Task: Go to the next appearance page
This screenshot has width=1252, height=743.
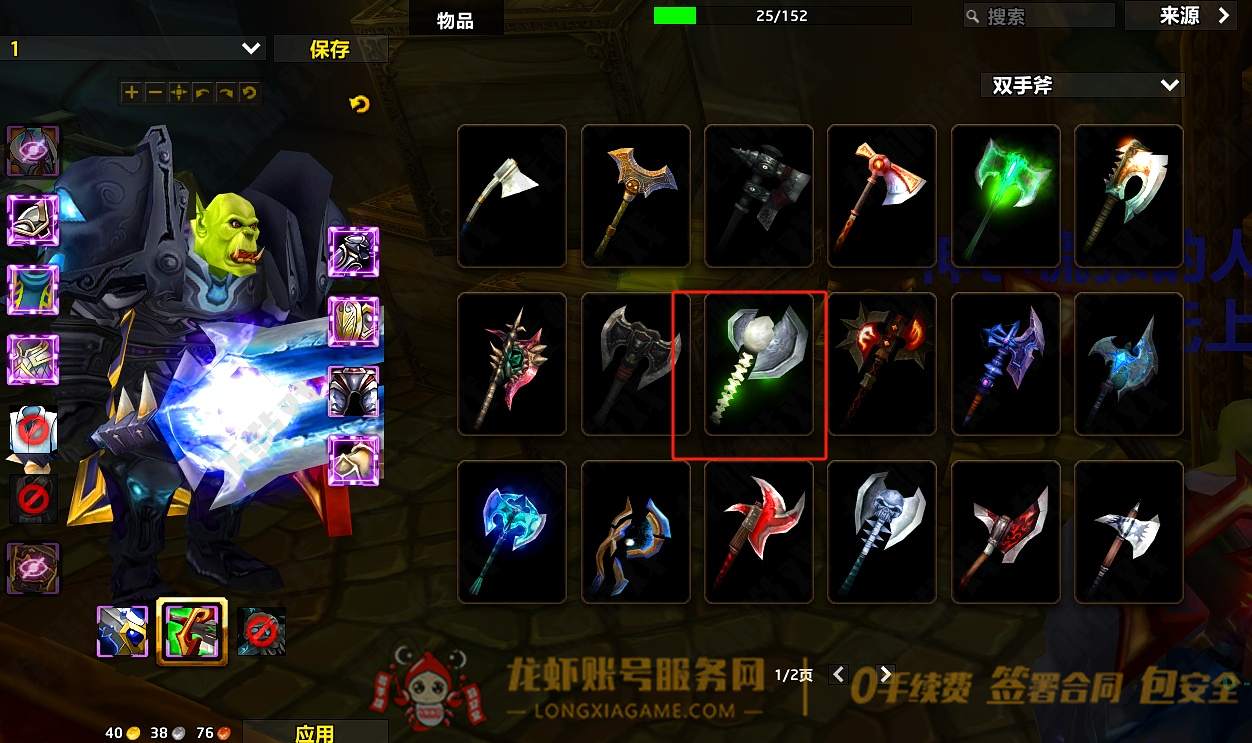Action: [885, 675]
